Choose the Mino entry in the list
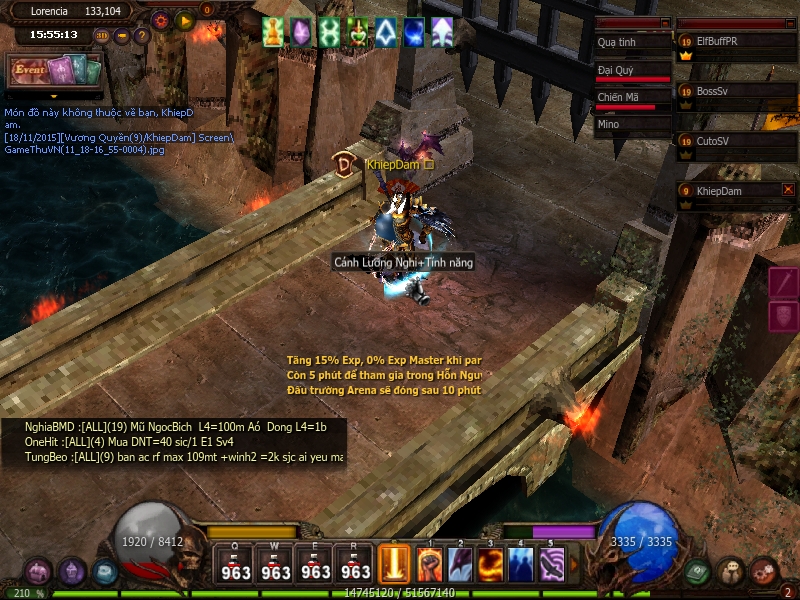This screenshot has height=600, width=800. pos(632,125)
